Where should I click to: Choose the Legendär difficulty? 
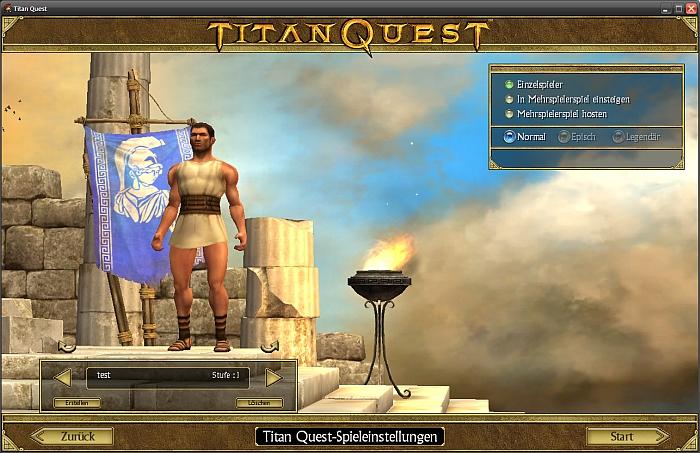pos(619,136)
